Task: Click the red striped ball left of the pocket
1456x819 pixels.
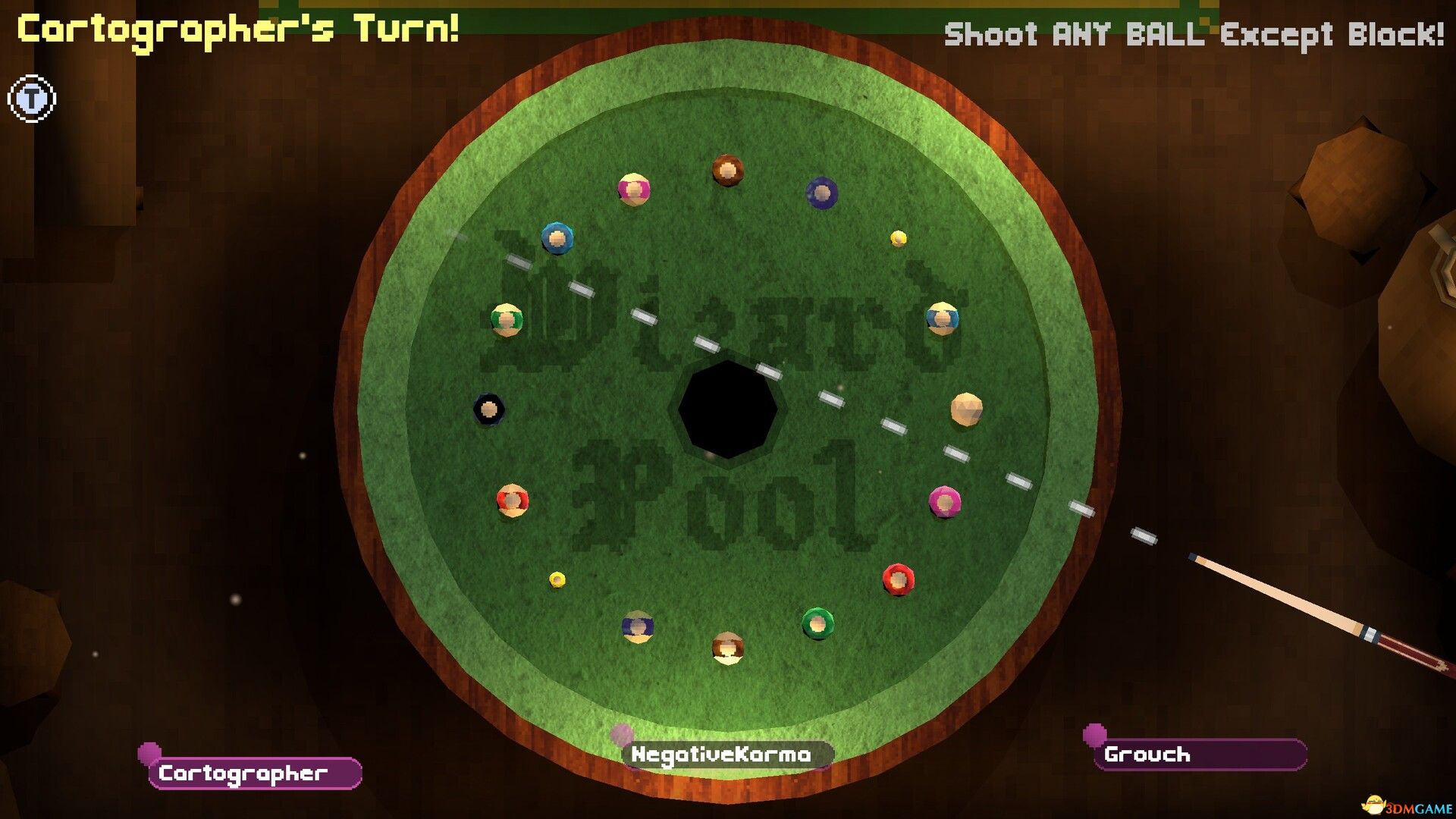Action: point(513,498)
